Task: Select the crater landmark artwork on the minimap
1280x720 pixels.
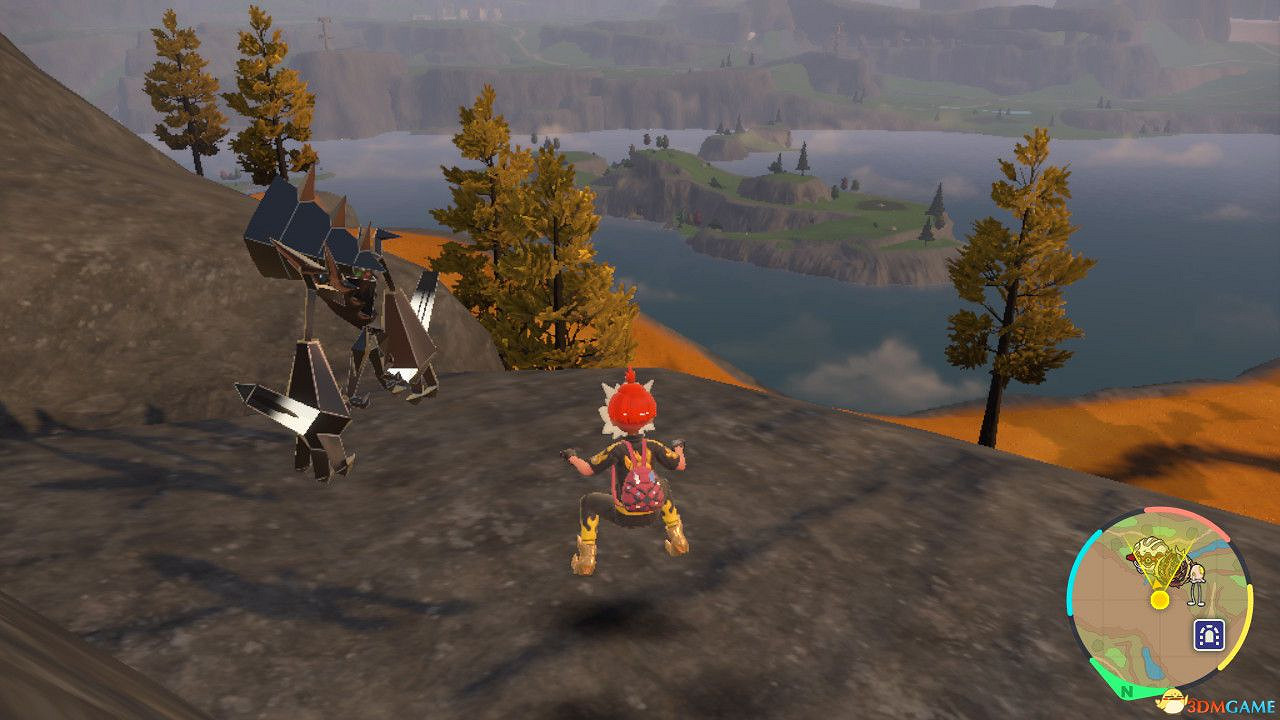Action: point(1152,558)
